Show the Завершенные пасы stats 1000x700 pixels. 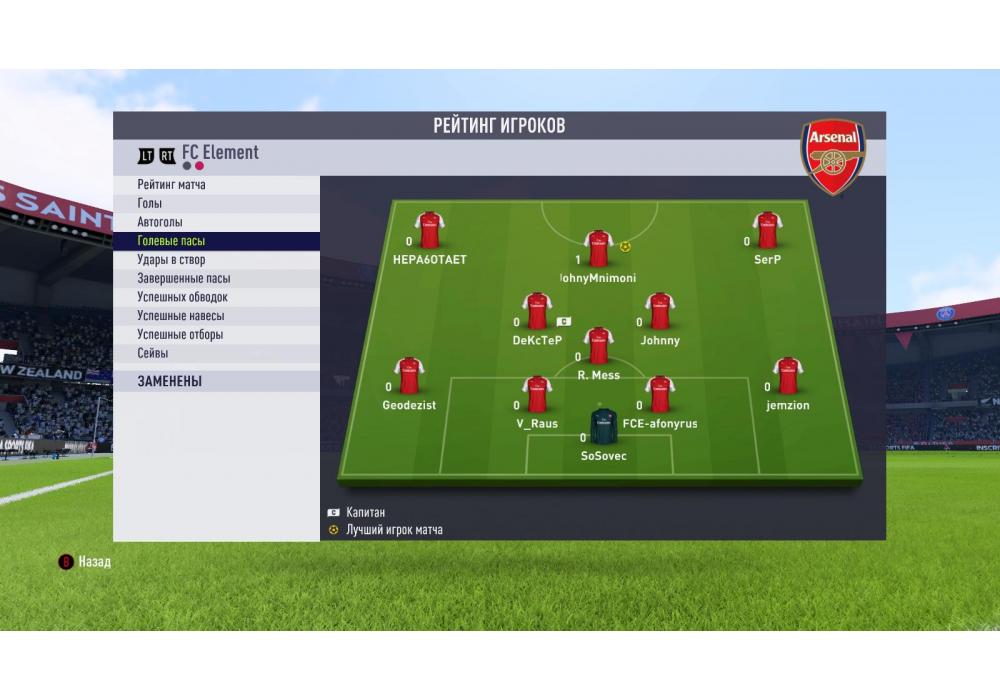coord(183,279)
